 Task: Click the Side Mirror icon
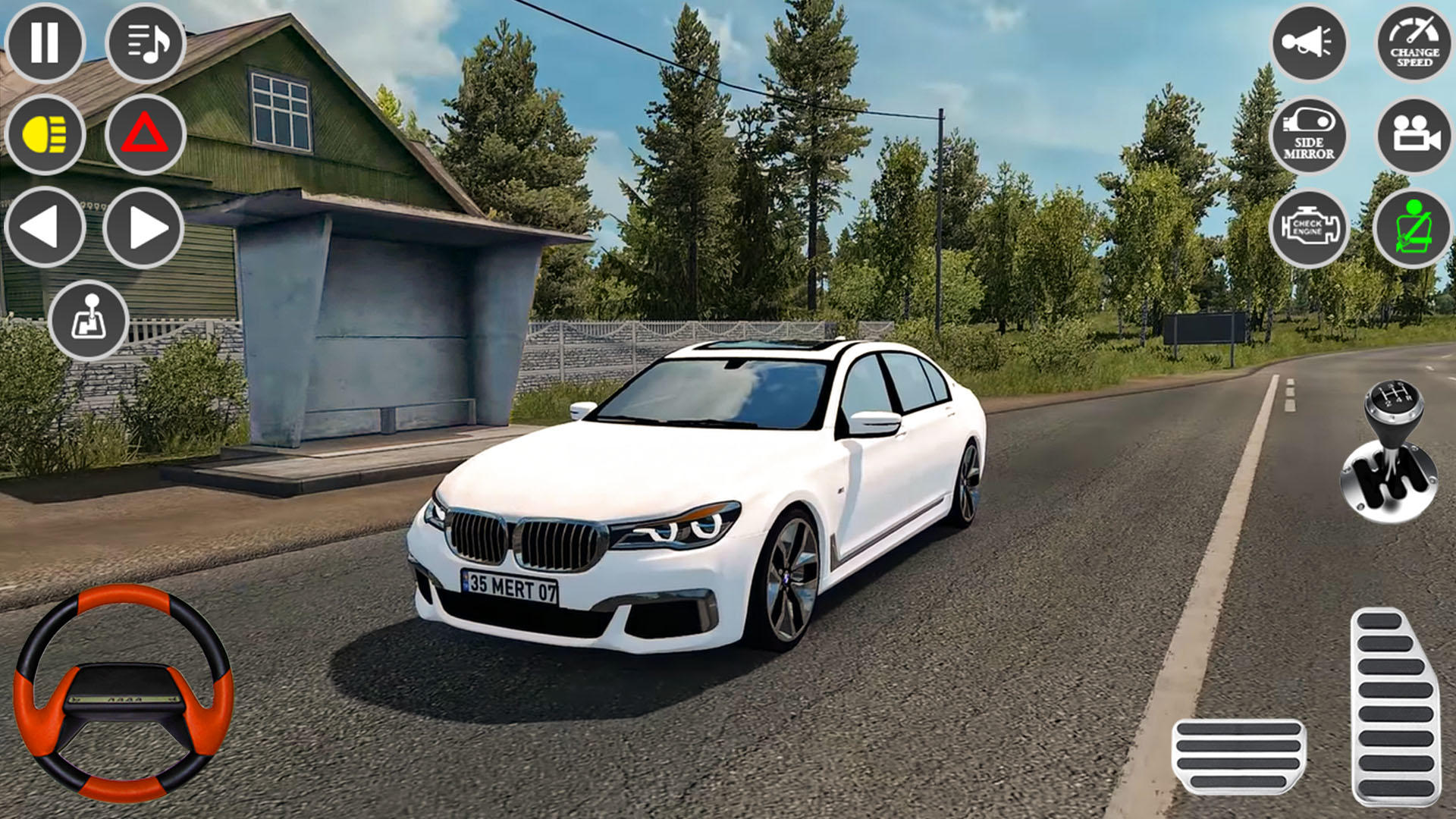1308,140
